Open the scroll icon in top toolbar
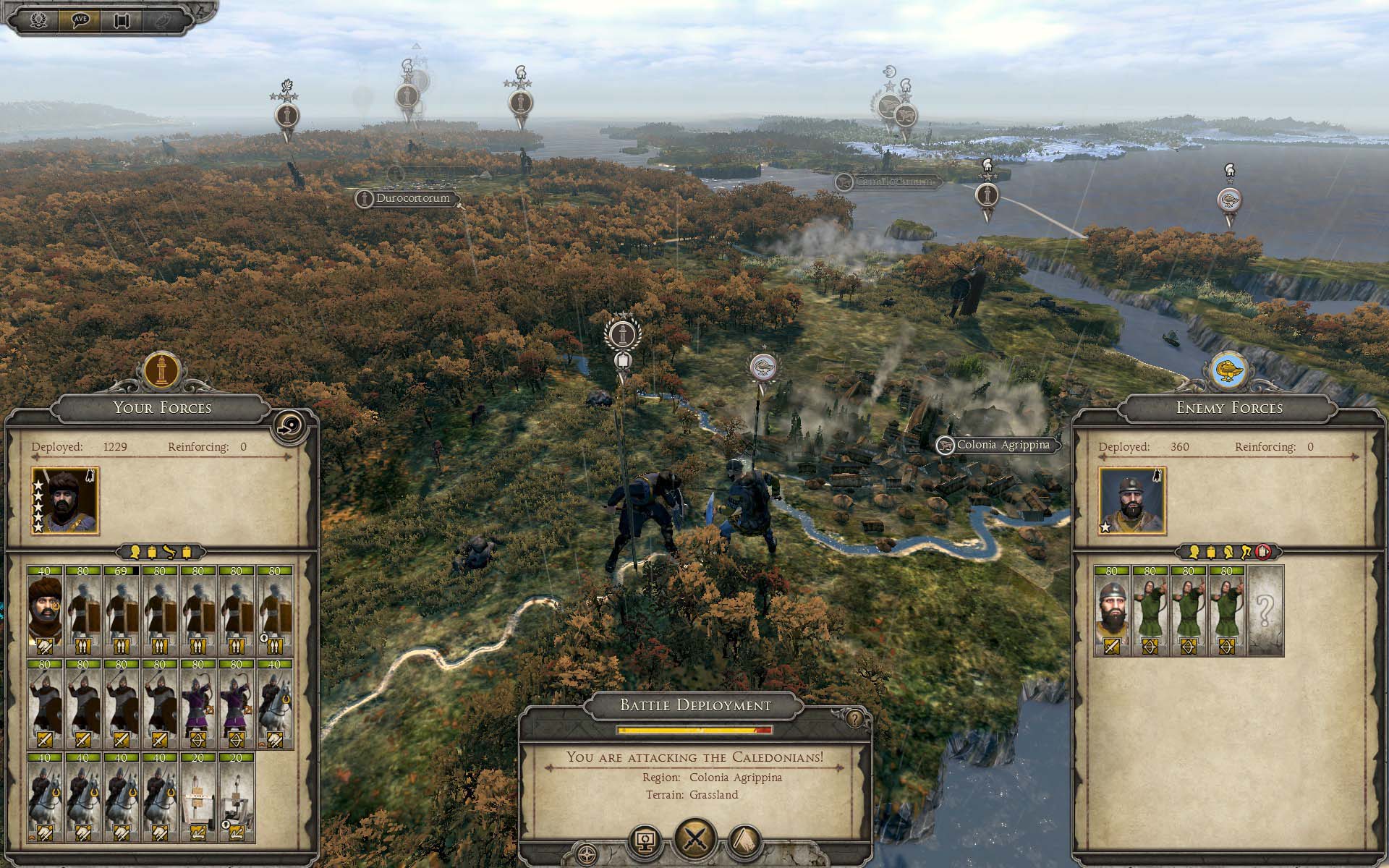Screen dimensions: 1389x868 coord(121,20)
